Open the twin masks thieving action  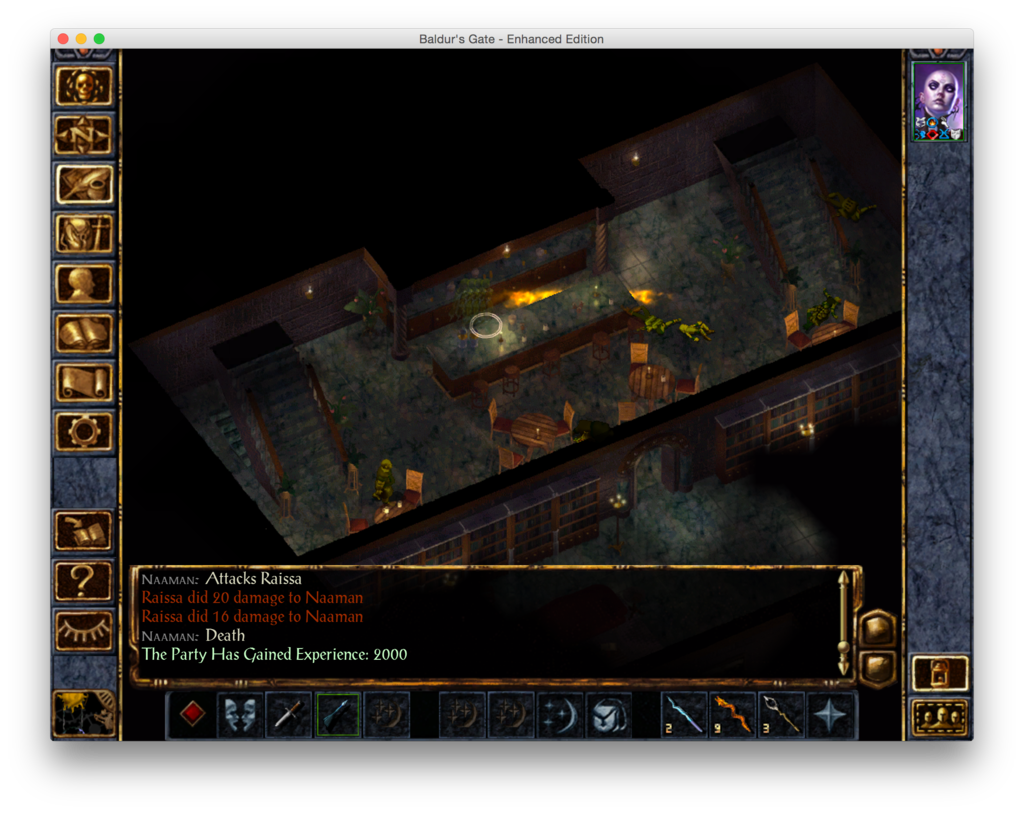pyautogui.click(x=240, y=714)
